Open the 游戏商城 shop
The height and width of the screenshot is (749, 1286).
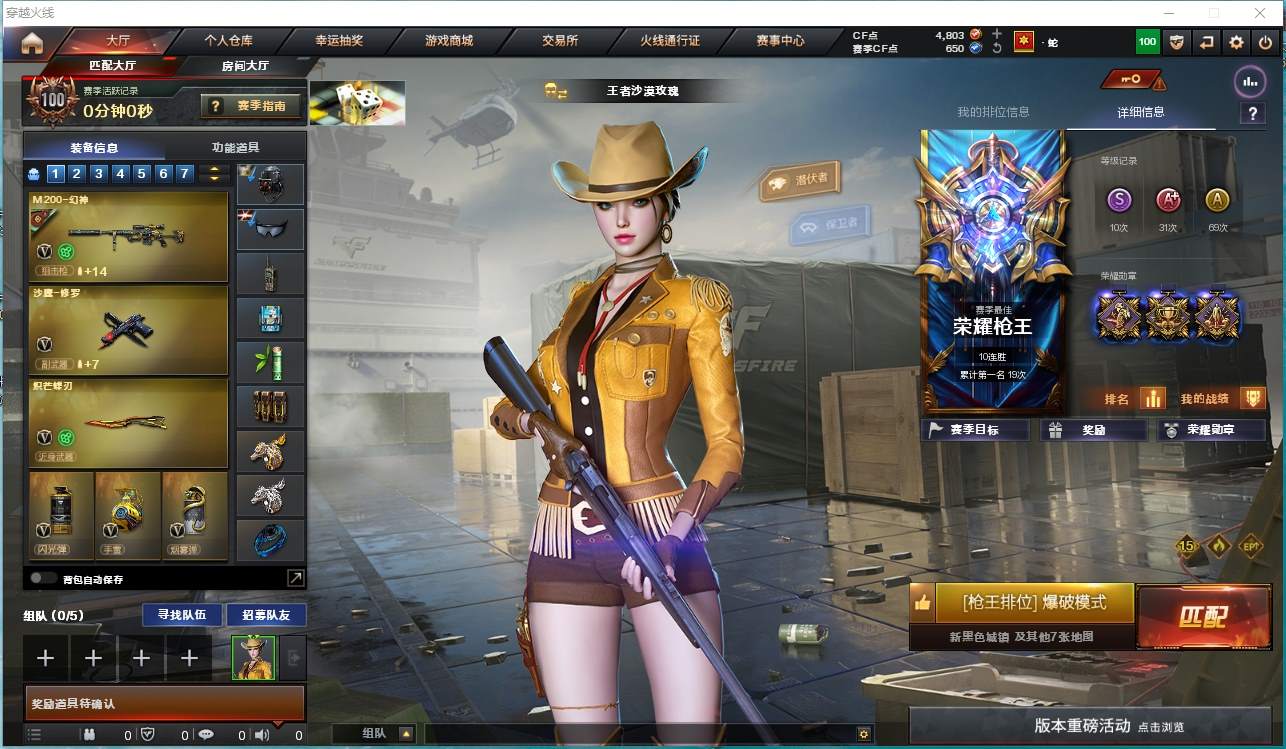coord(449,41)
